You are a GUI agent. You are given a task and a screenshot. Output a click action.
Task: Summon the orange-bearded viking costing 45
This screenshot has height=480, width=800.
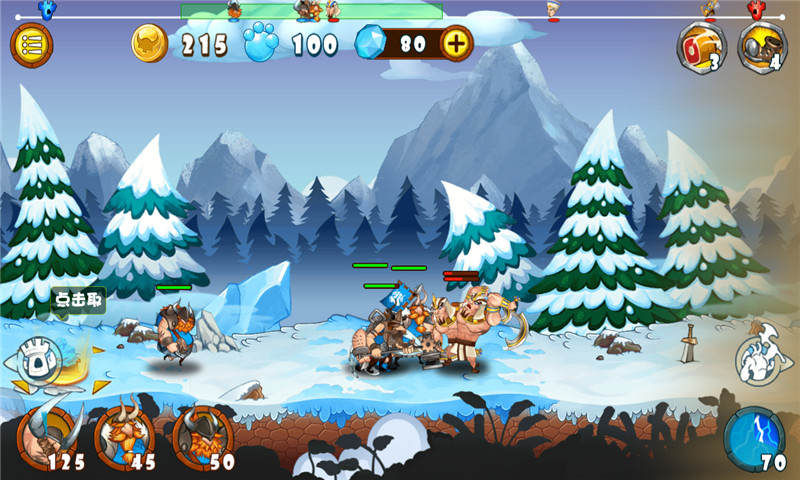[x=125, y=433]
